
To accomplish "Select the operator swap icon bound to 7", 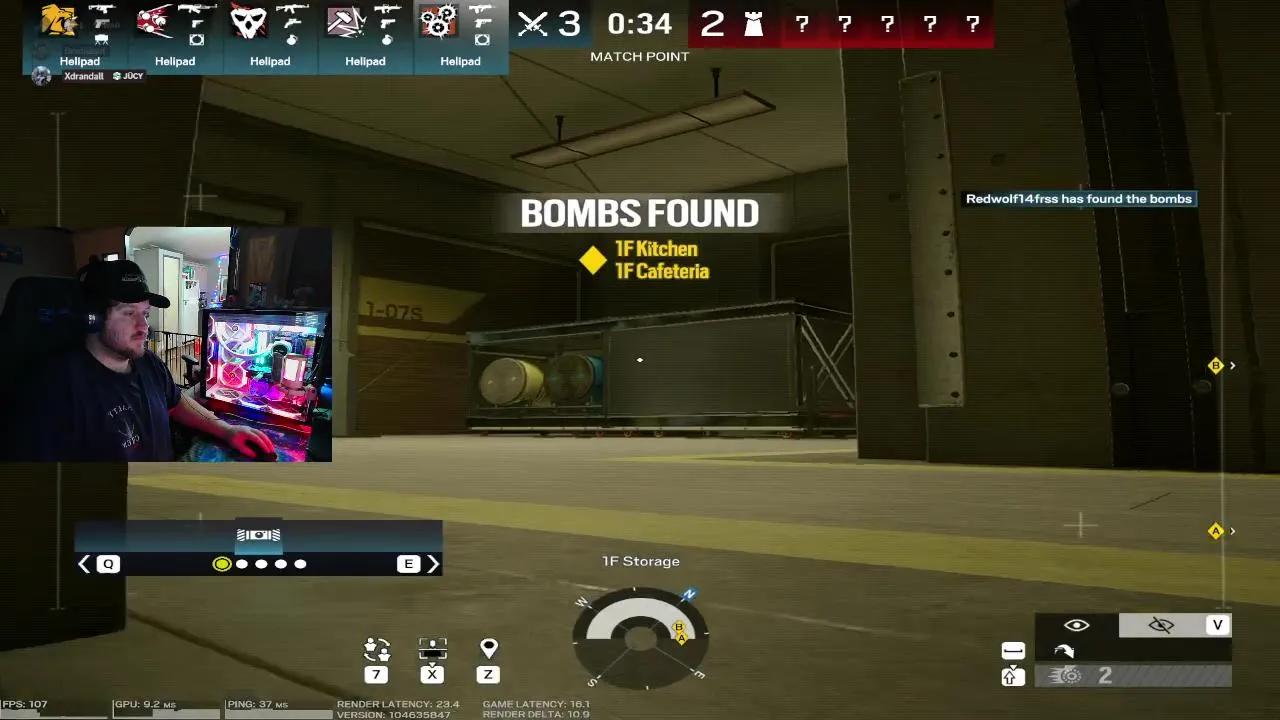I will 376,649.
